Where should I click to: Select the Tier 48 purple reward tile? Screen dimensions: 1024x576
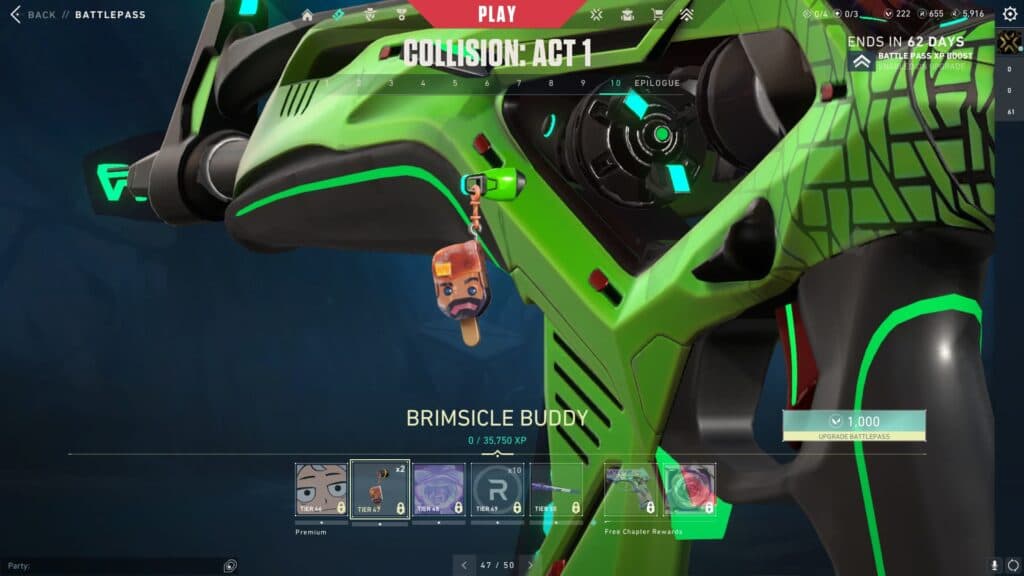coord(438,490)
